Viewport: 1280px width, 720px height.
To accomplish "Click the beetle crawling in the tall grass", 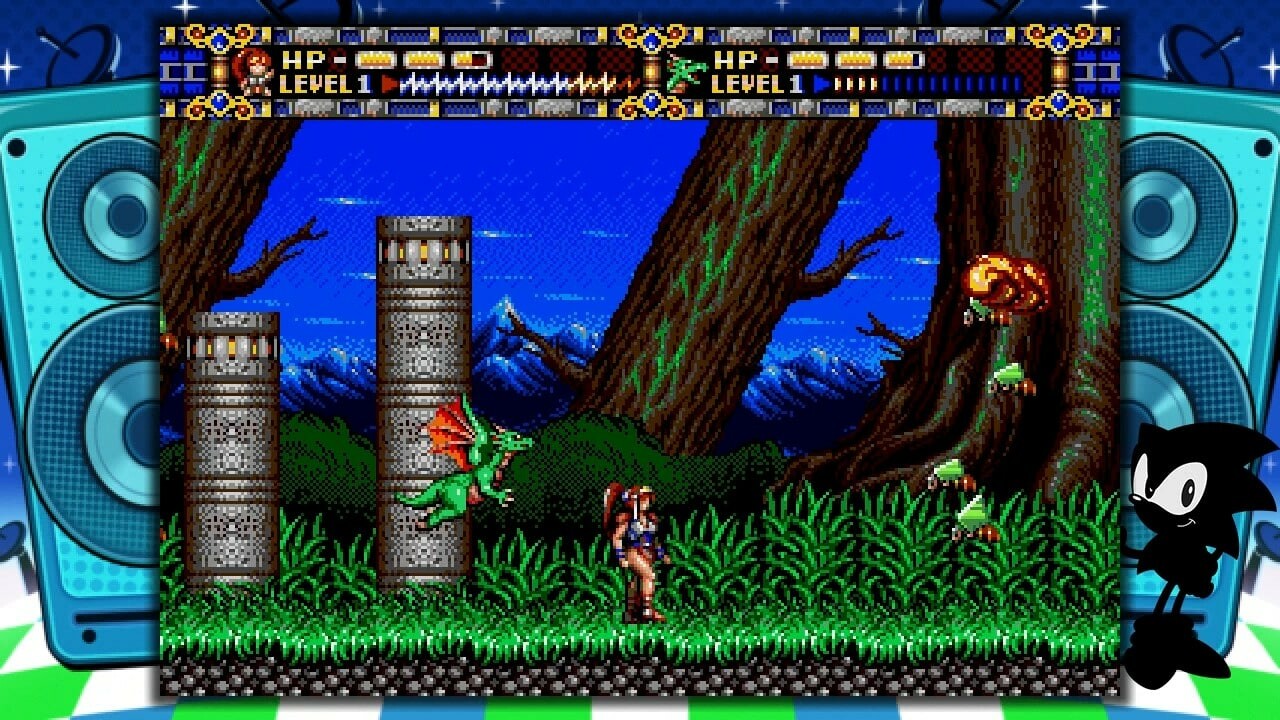I will (x=972, y=520).
